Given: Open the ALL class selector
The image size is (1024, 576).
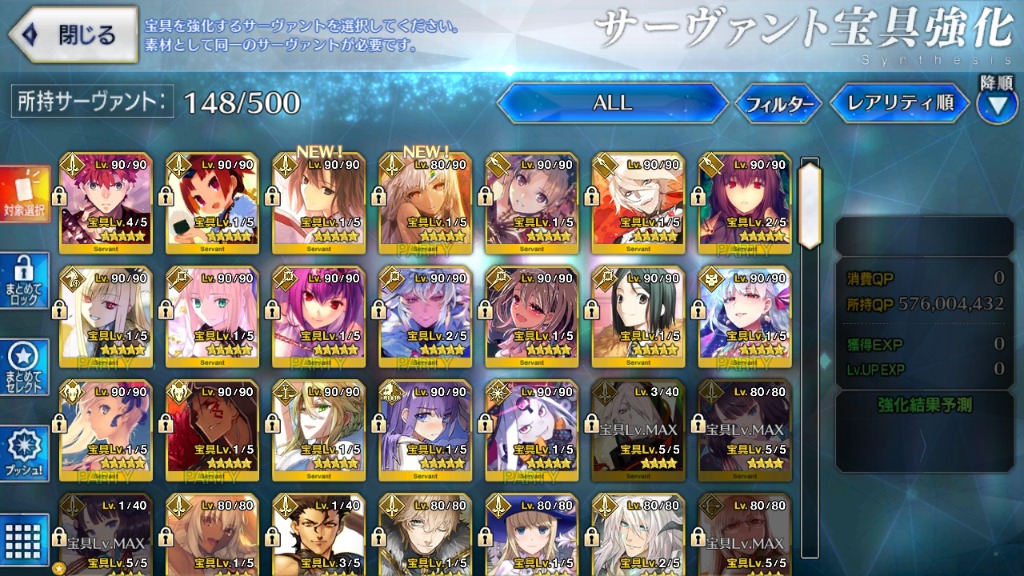Looking at the screenshot, I should pos(612,103).
